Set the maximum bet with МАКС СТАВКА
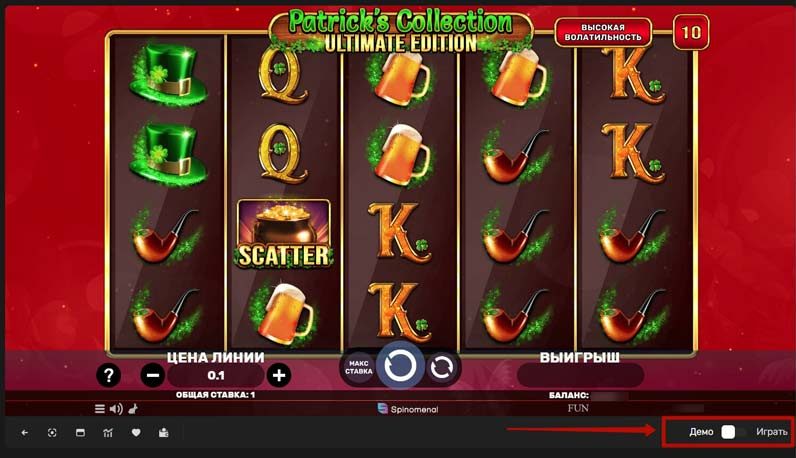 click(x=359, y=367)
